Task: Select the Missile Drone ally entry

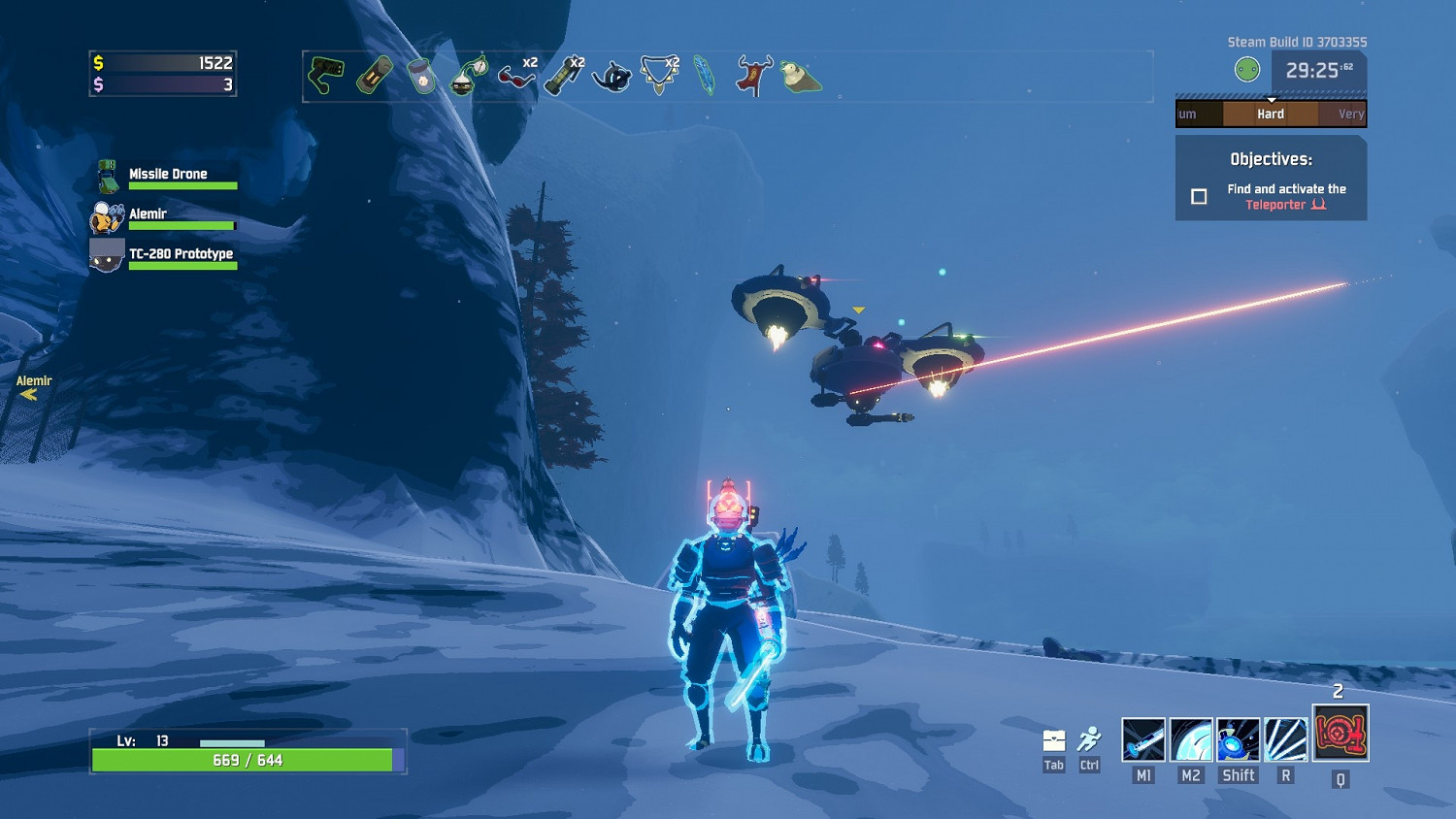Action: click(168, 176)
